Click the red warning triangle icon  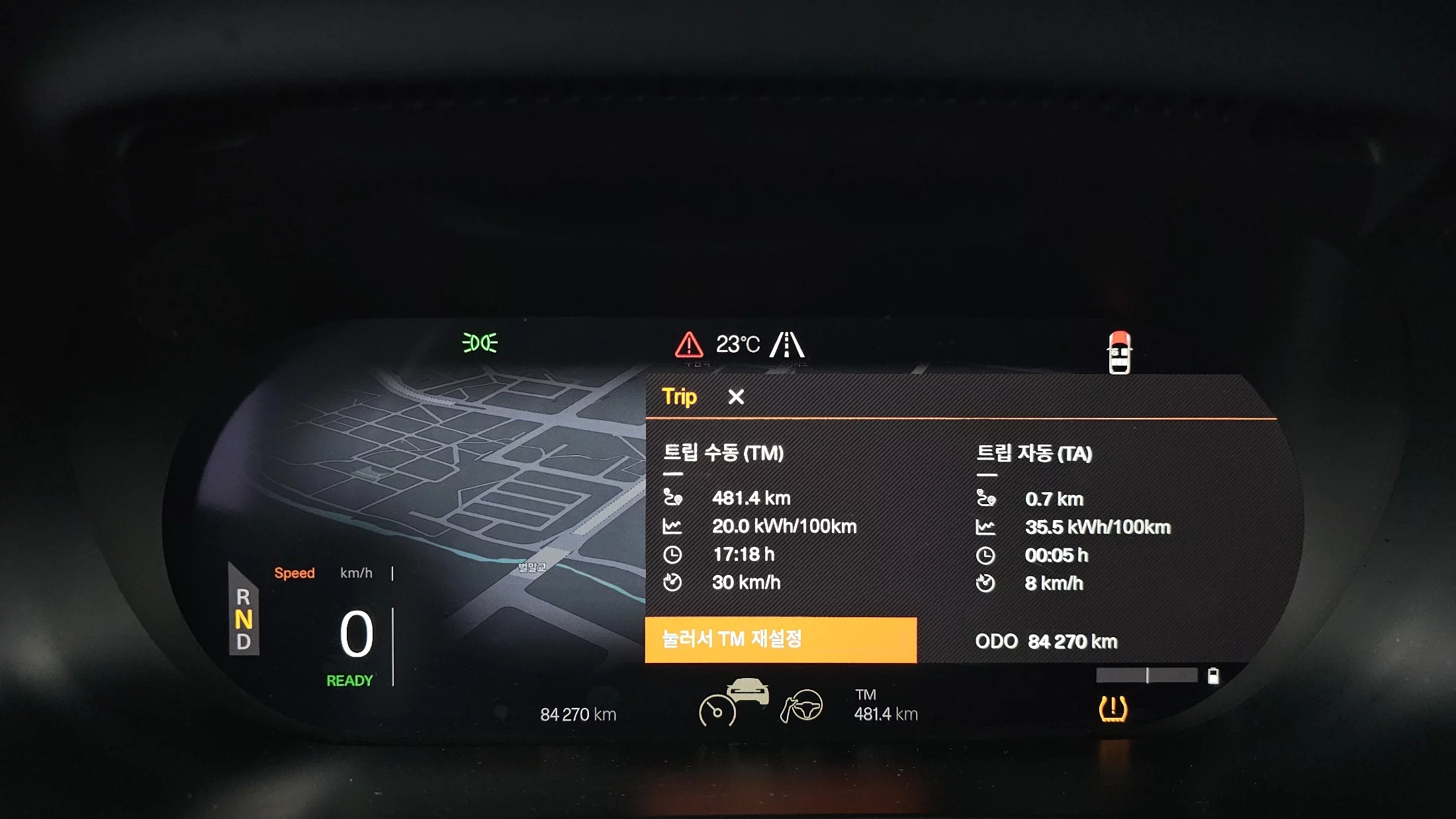(689, 345)
